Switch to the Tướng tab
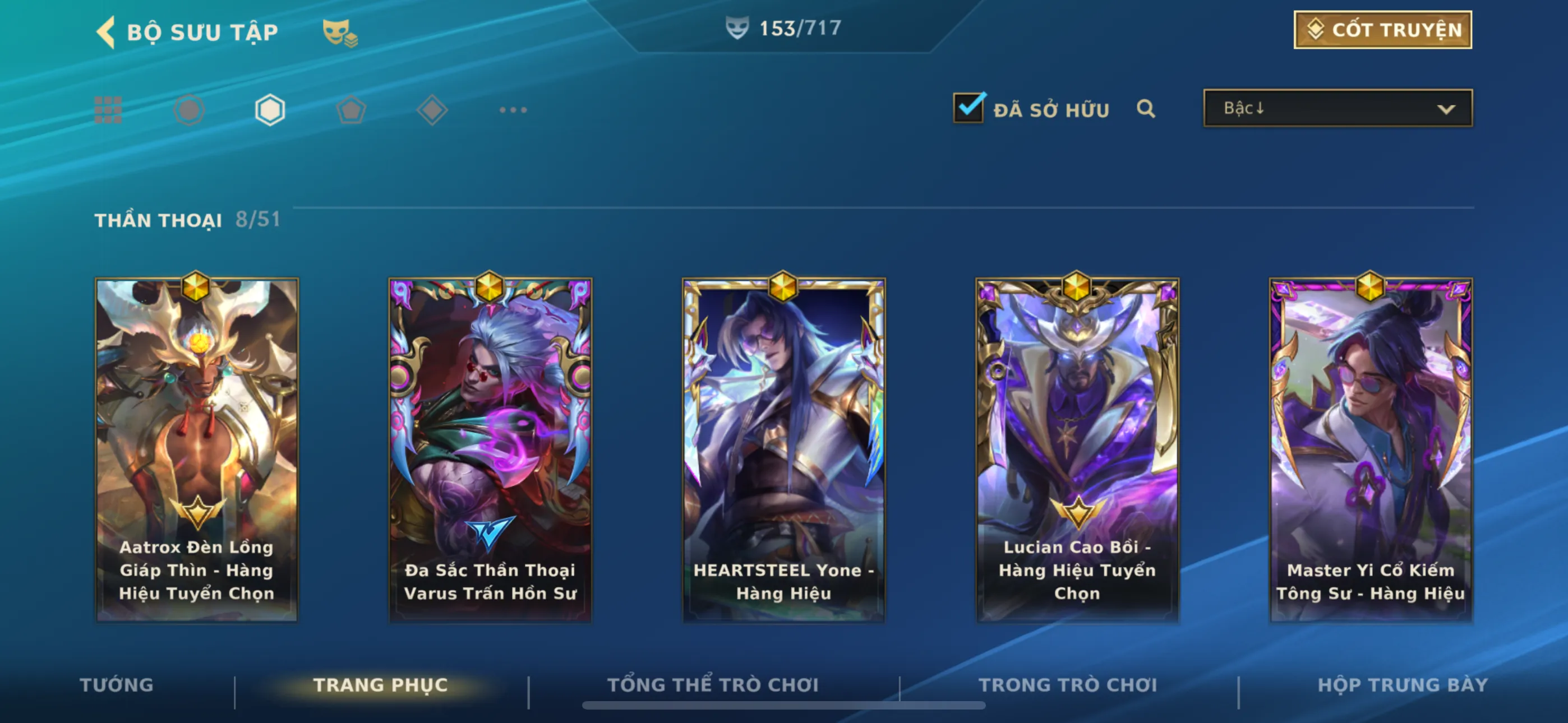Viewport: 1568px width, 723px height. (x=116, y=685)
